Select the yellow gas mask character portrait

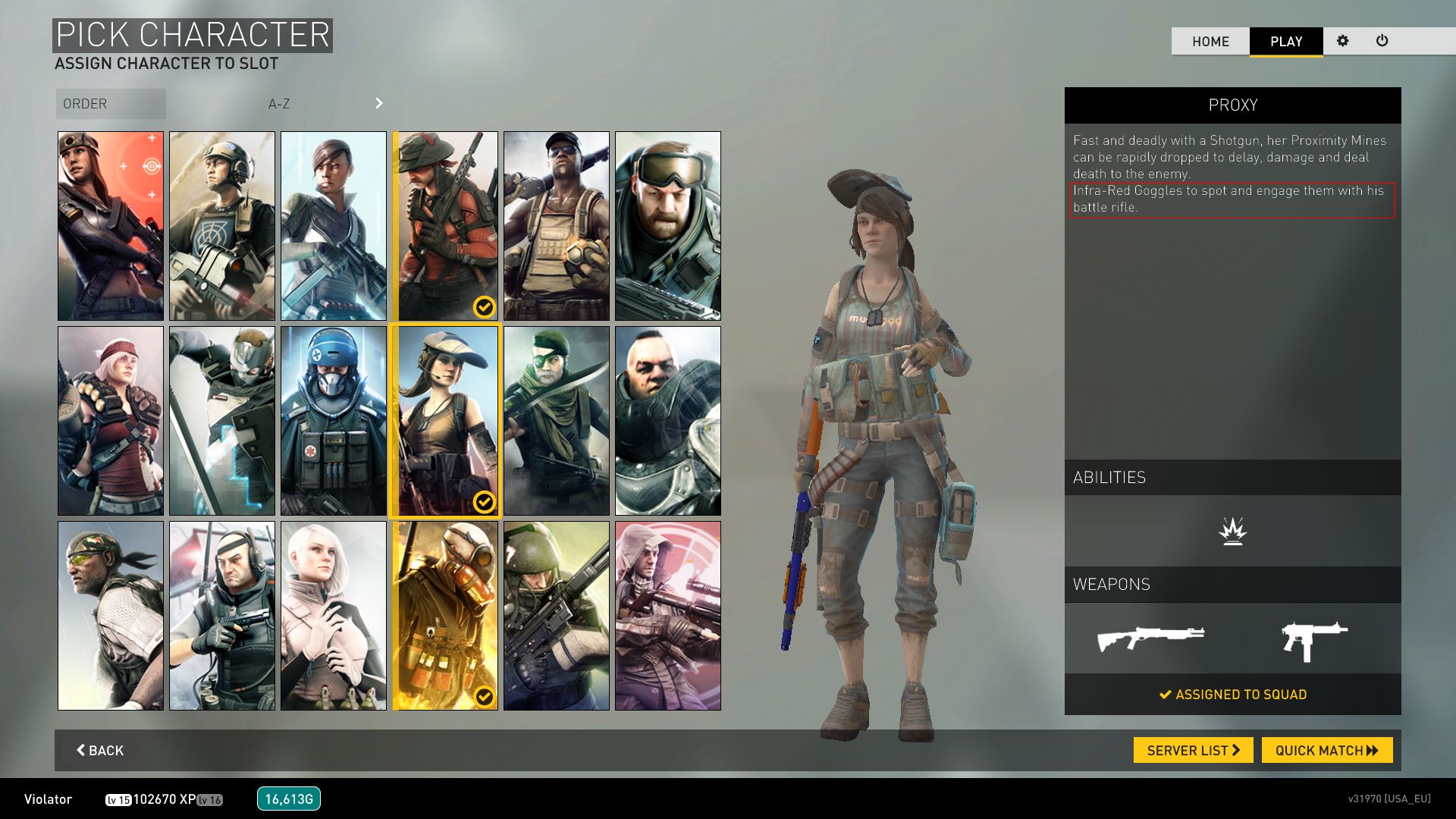pos(445,616)
